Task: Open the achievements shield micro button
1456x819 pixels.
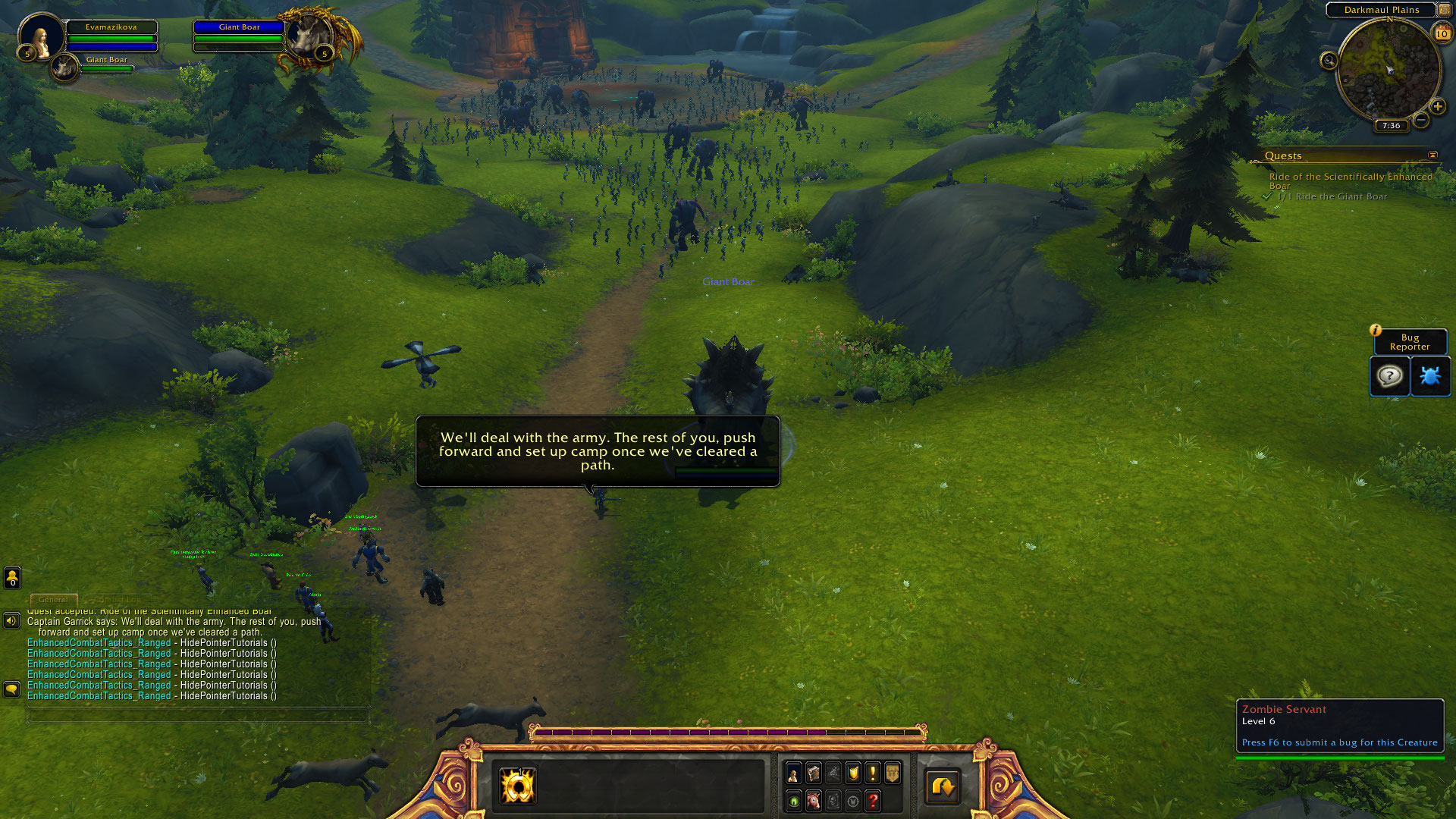Action: (853, 773)
